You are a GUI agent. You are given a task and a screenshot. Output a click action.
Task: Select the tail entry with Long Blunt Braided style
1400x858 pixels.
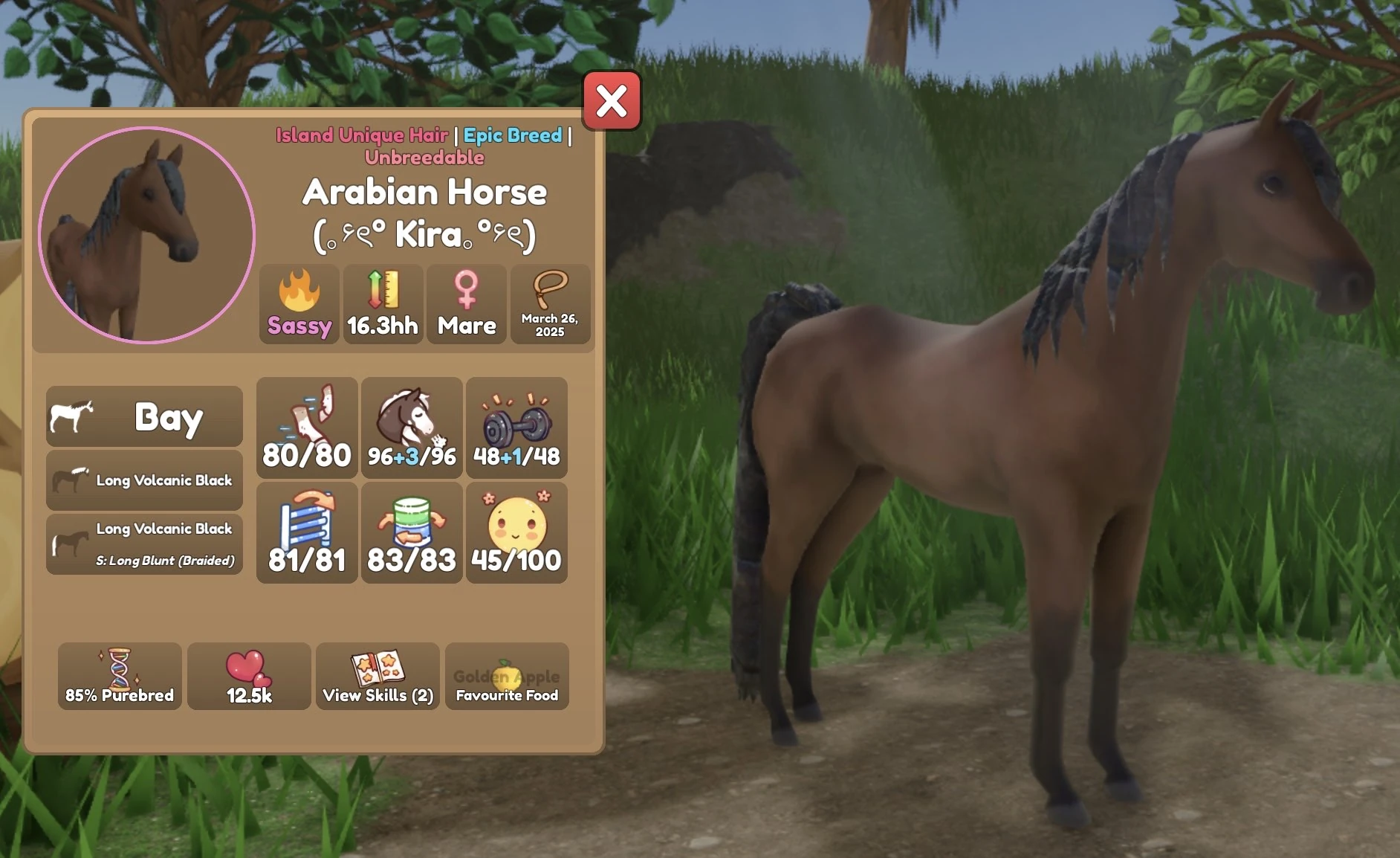[x=143, y=543]
